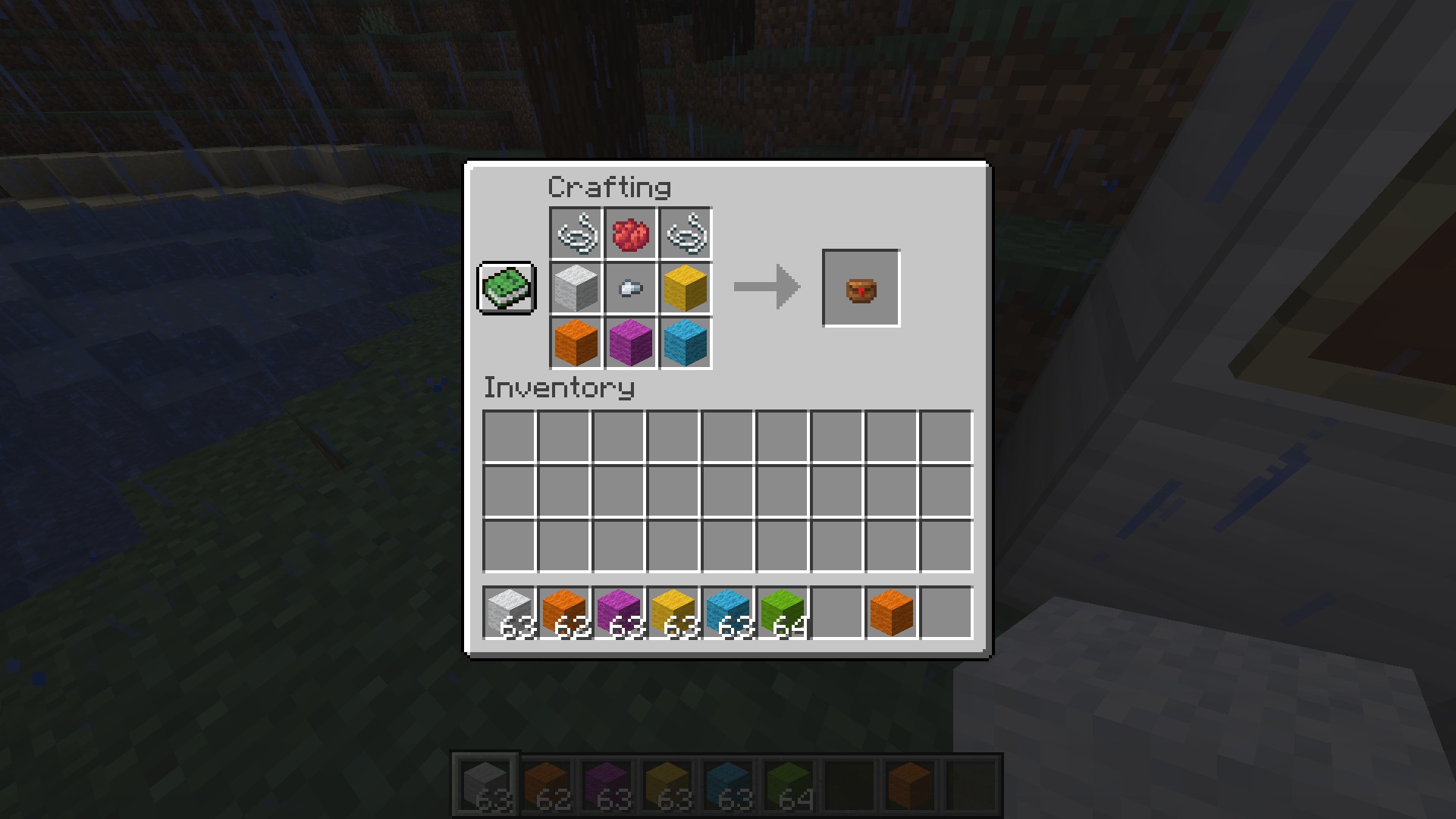Pick up the orange wool from the crafting grid
The height and width of the screenshot is (819, 1456).
coord(576,343)
